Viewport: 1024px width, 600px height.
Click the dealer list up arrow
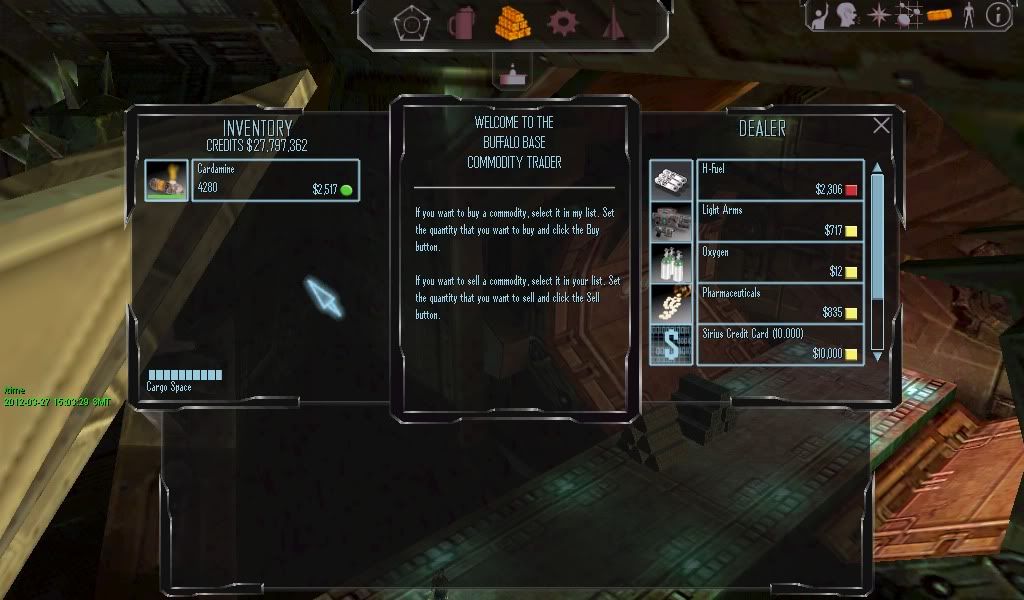(878, 168)
